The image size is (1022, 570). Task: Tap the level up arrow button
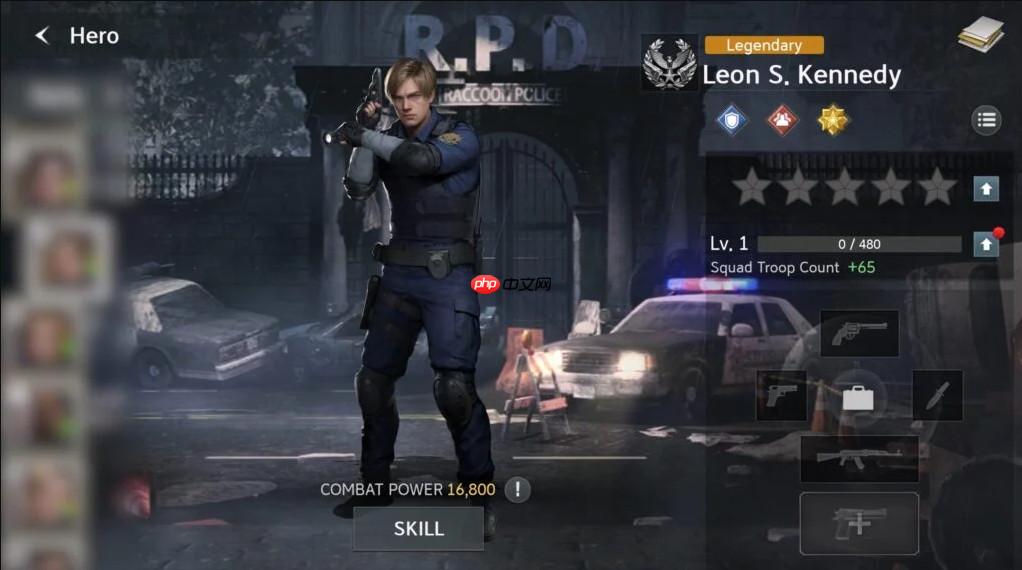click(x=986, y=243)
